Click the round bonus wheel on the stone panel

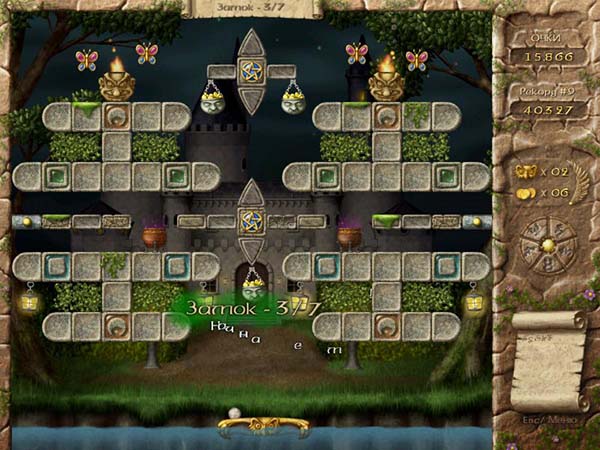547,245
